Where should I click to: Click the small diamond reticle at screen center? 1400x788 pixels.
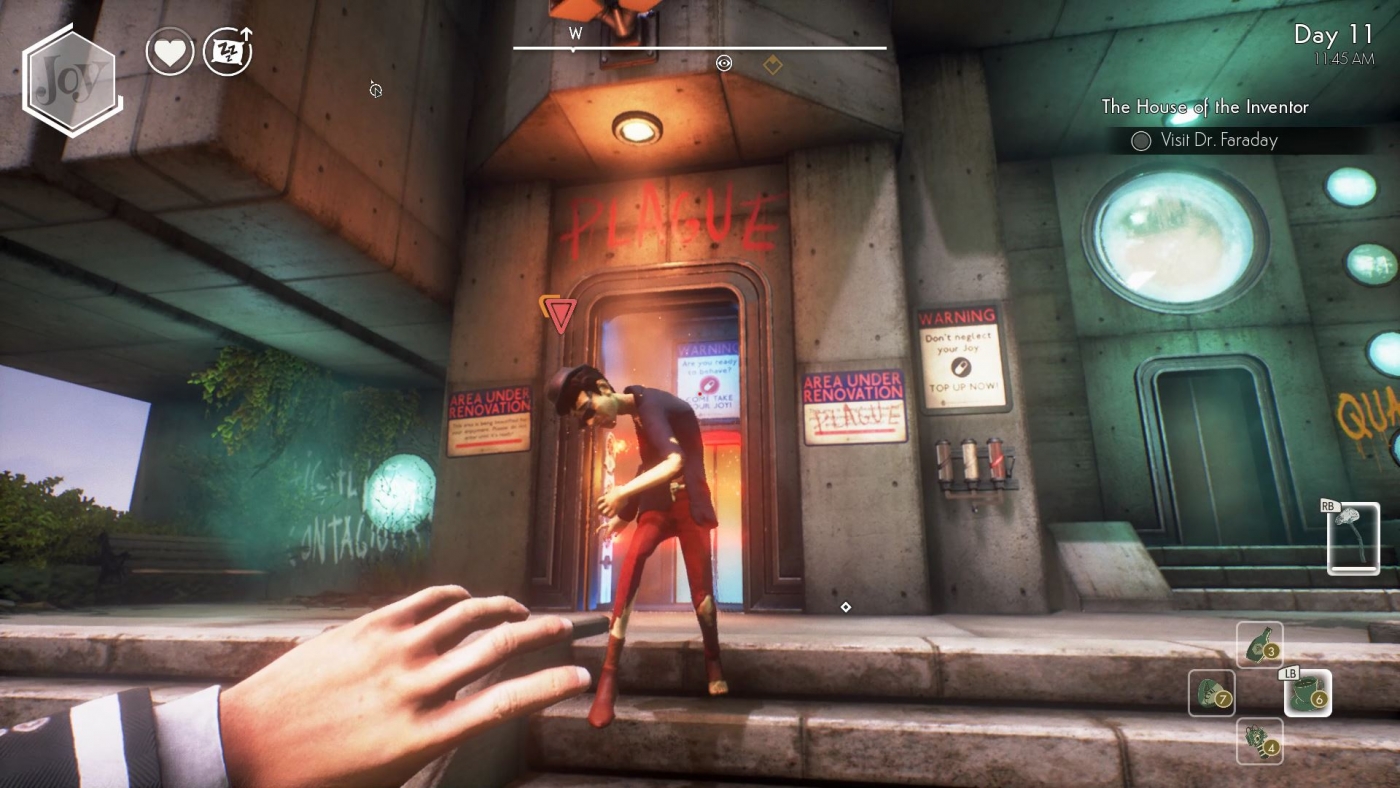[846, 607]
